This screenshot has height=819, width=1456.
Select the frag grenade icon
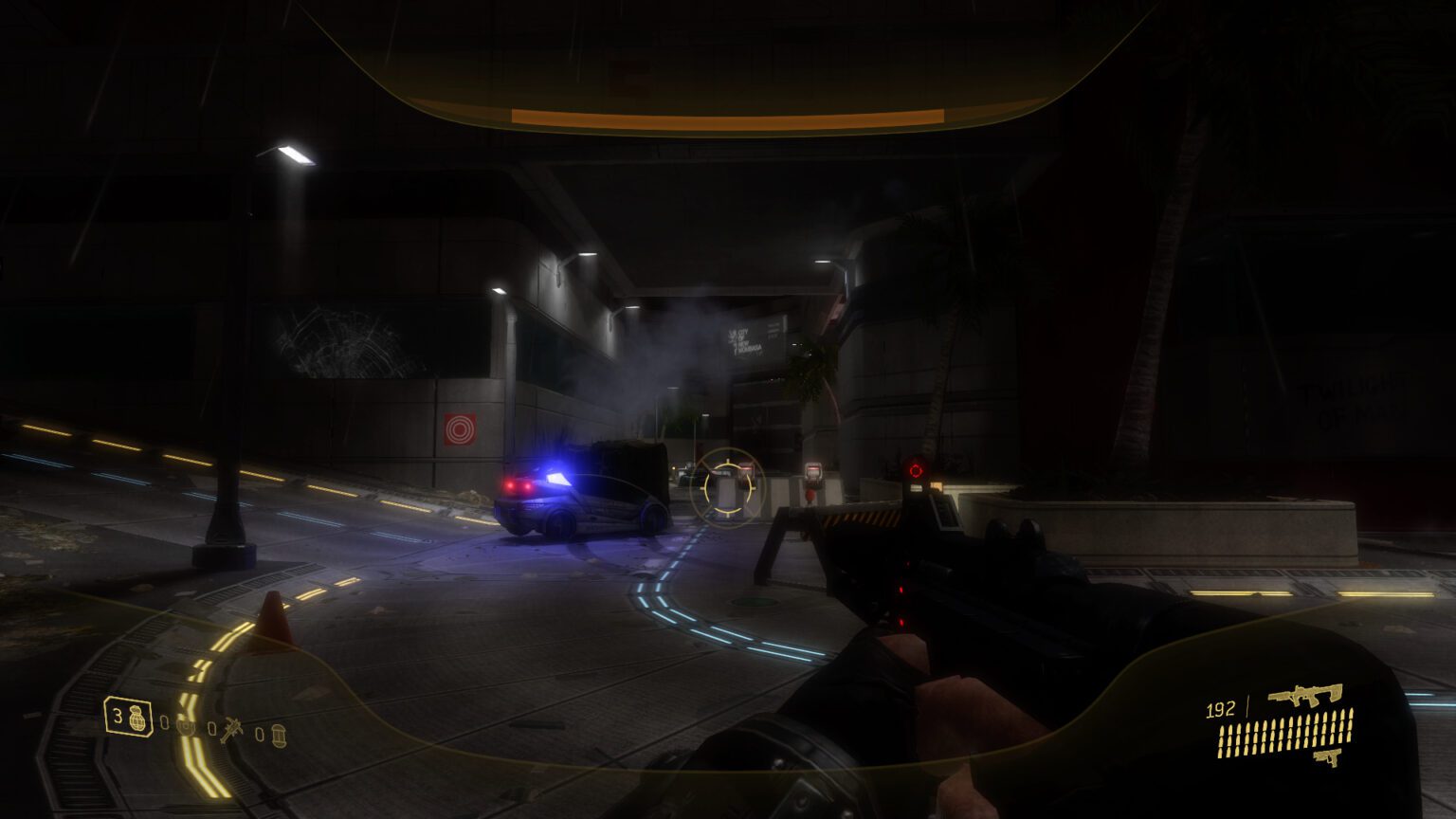click(x=138, y=718)
